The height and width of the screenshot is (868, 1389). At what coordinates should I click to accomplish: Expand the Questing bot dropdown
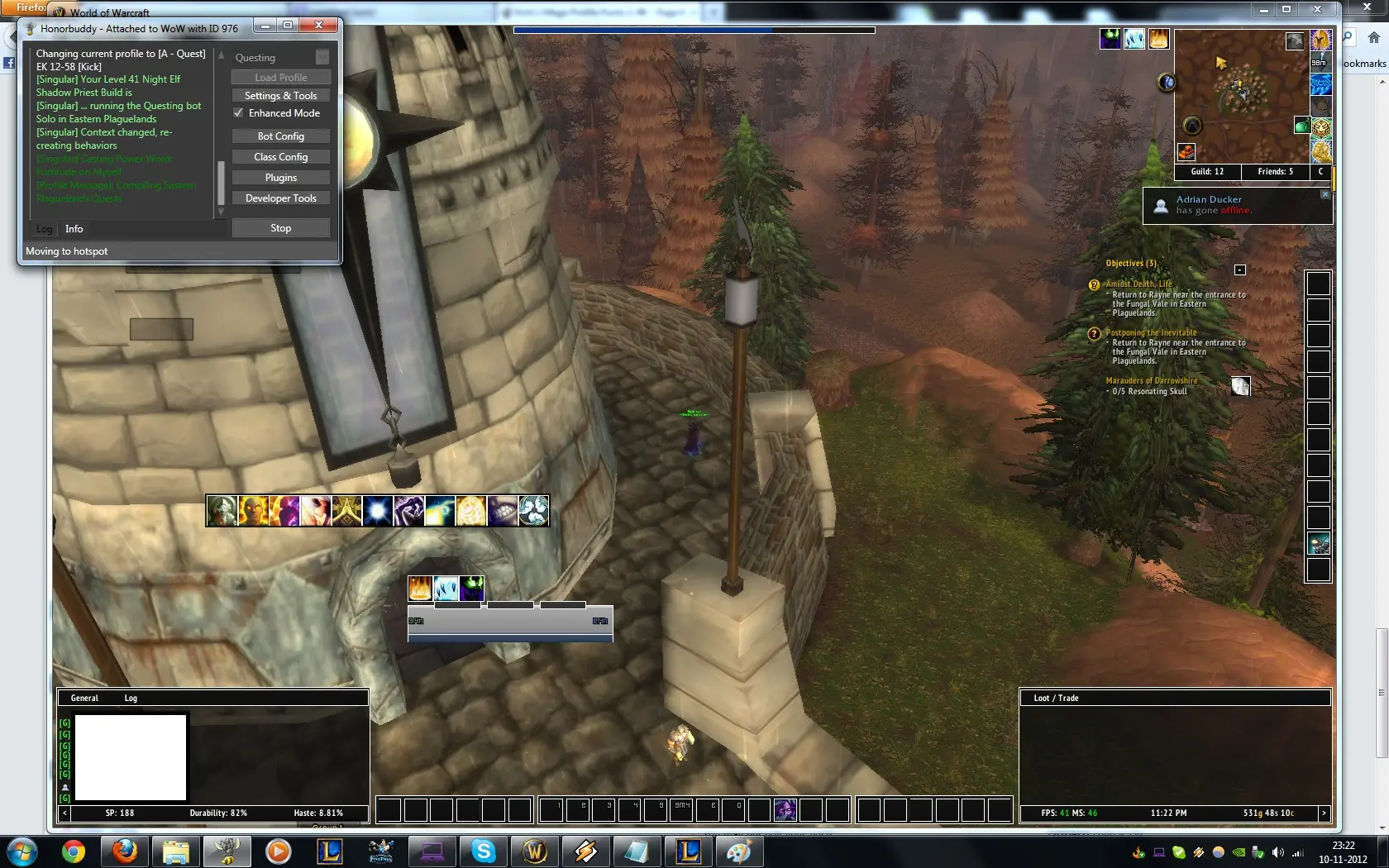point(322,57)
